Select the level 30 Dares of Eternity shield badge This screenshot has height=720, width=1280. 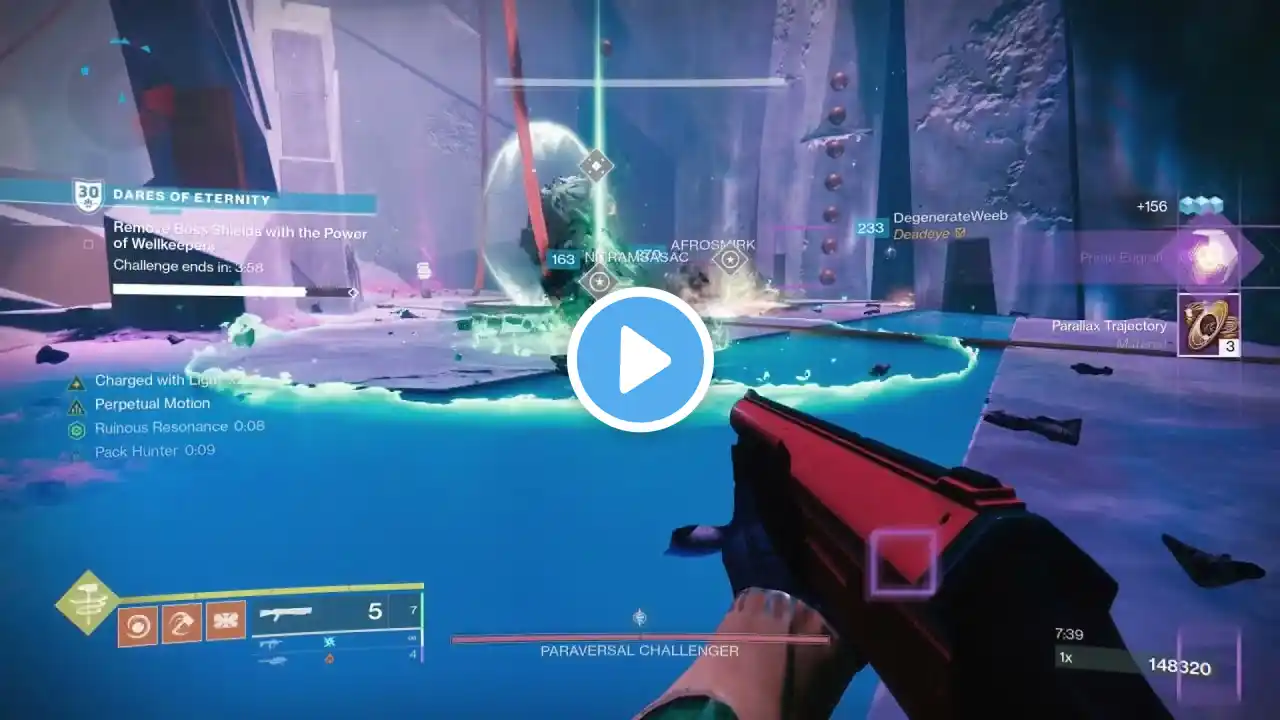88,196
